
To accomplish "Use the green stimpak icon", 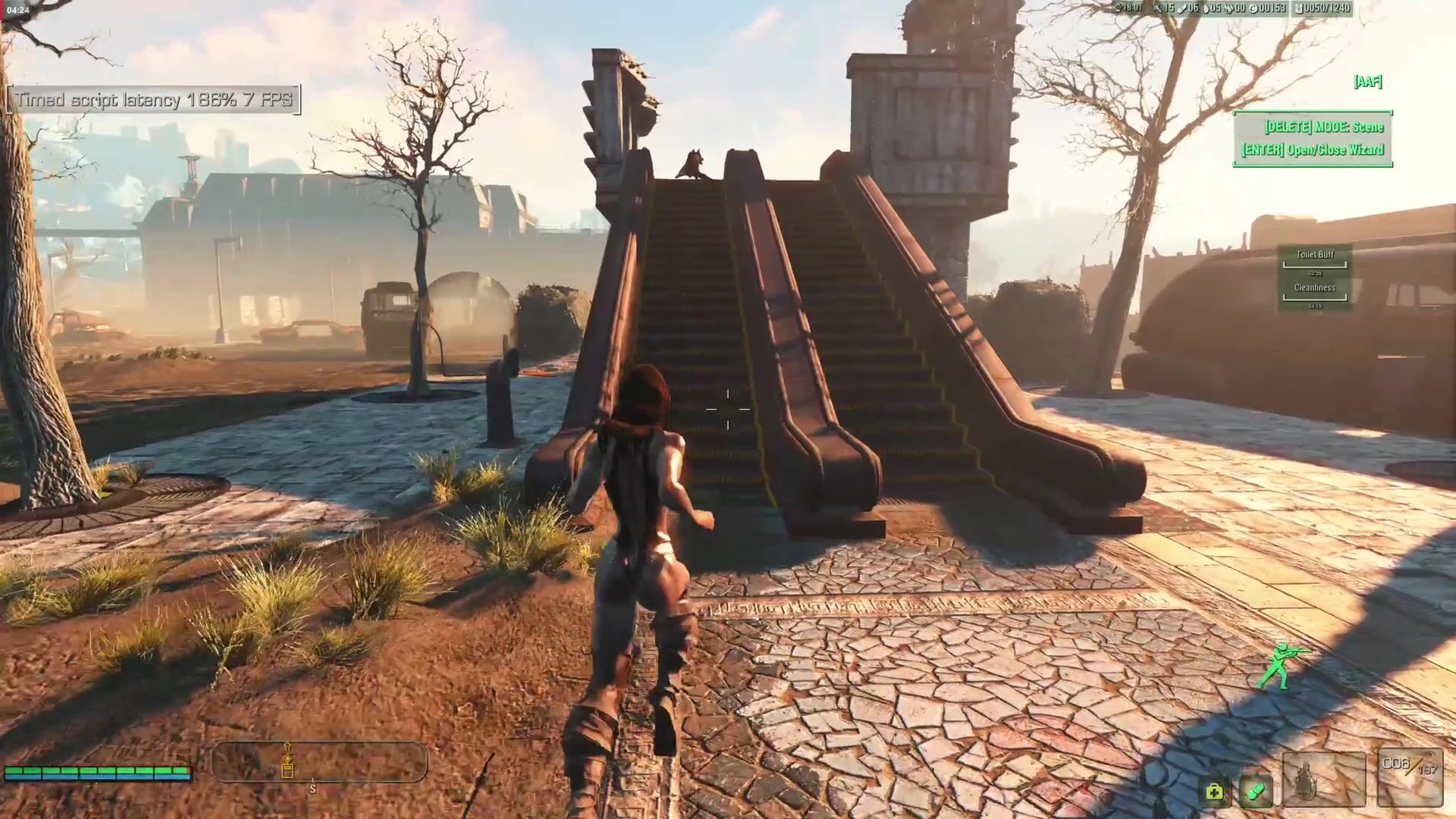I will click(1256, 792).
